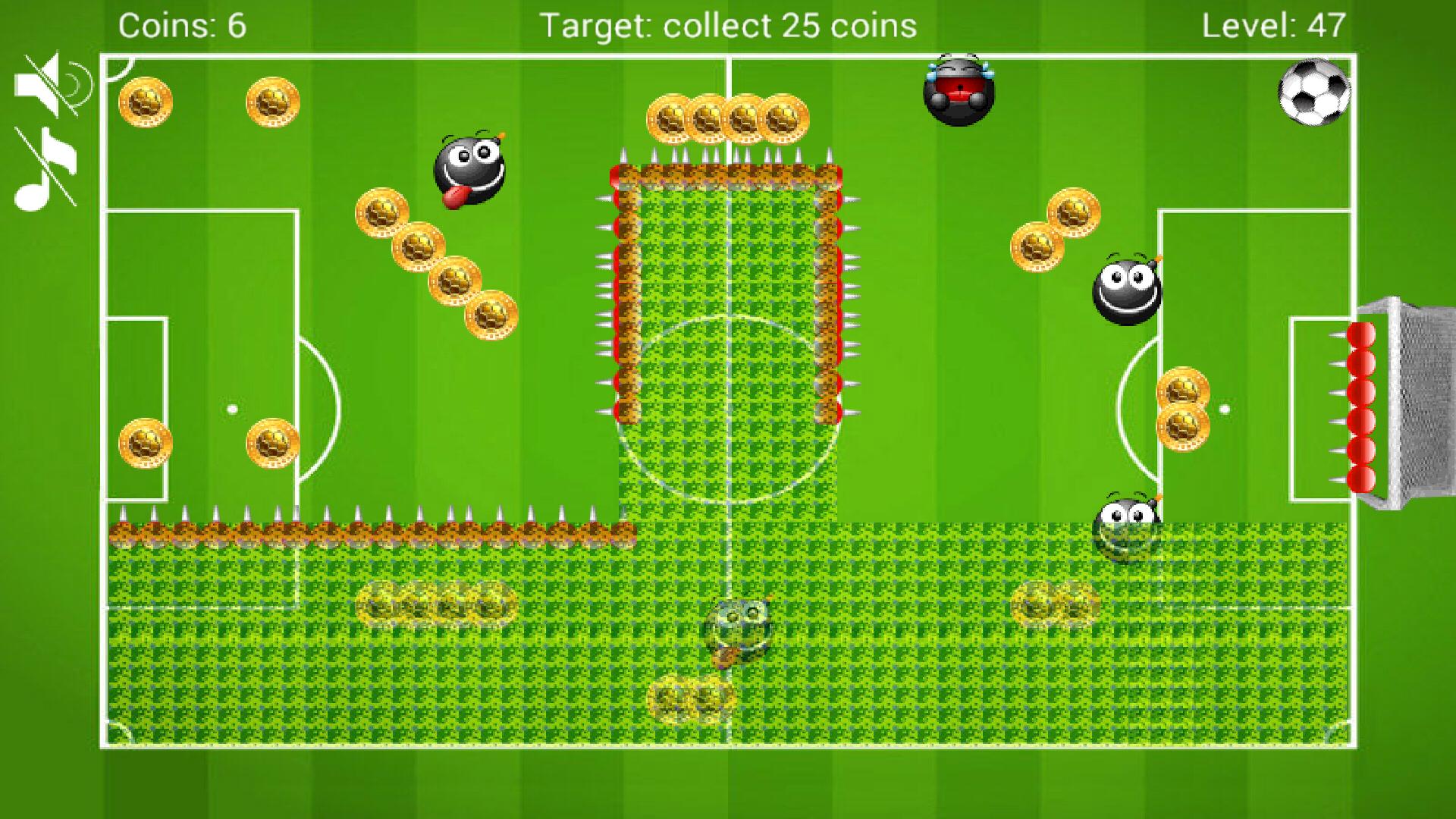Select the tongue-out bomb character
This screenshot has height=819, width=1456.
point(472,169)
